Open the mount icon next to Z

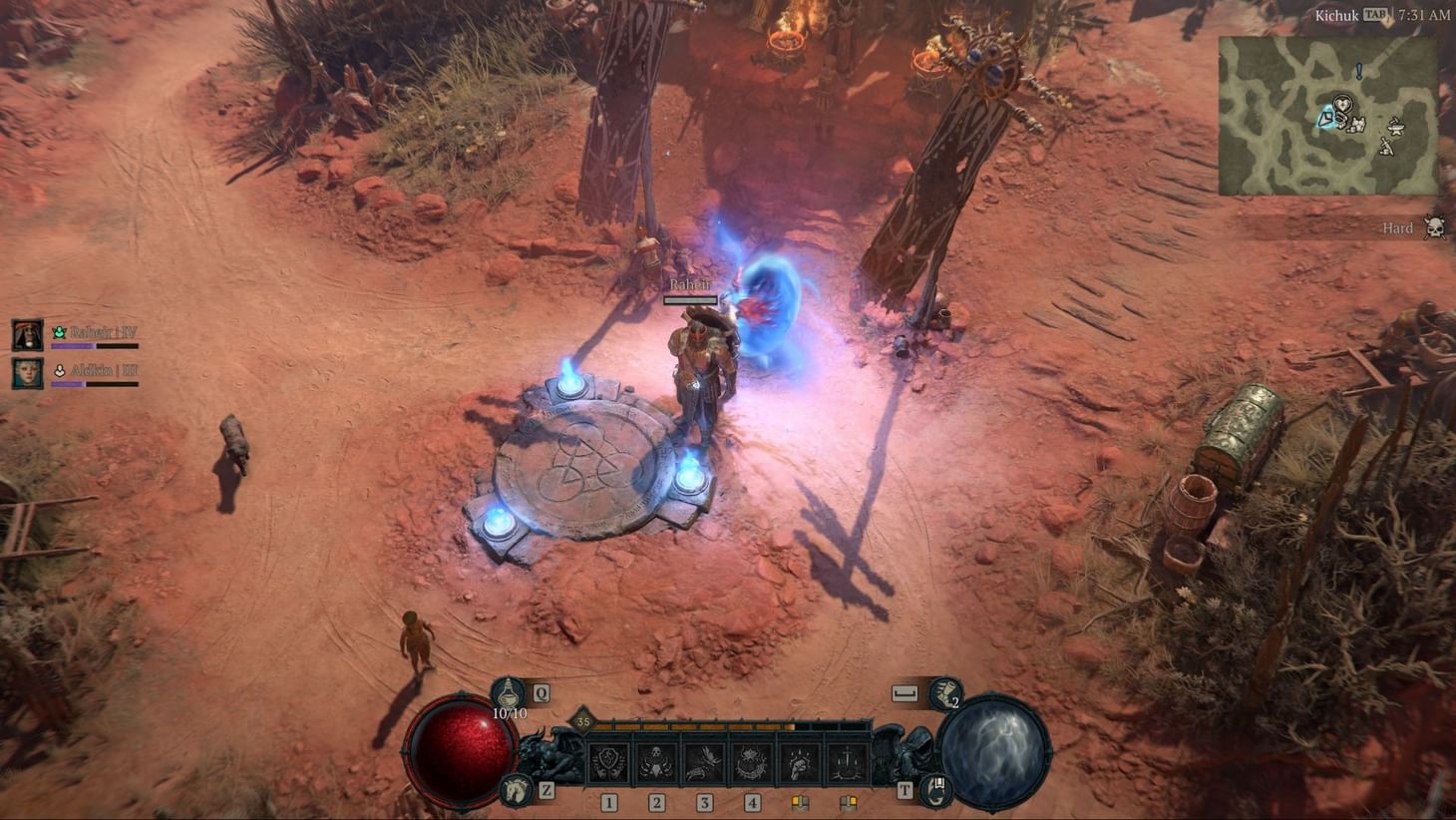pos(515,789)
